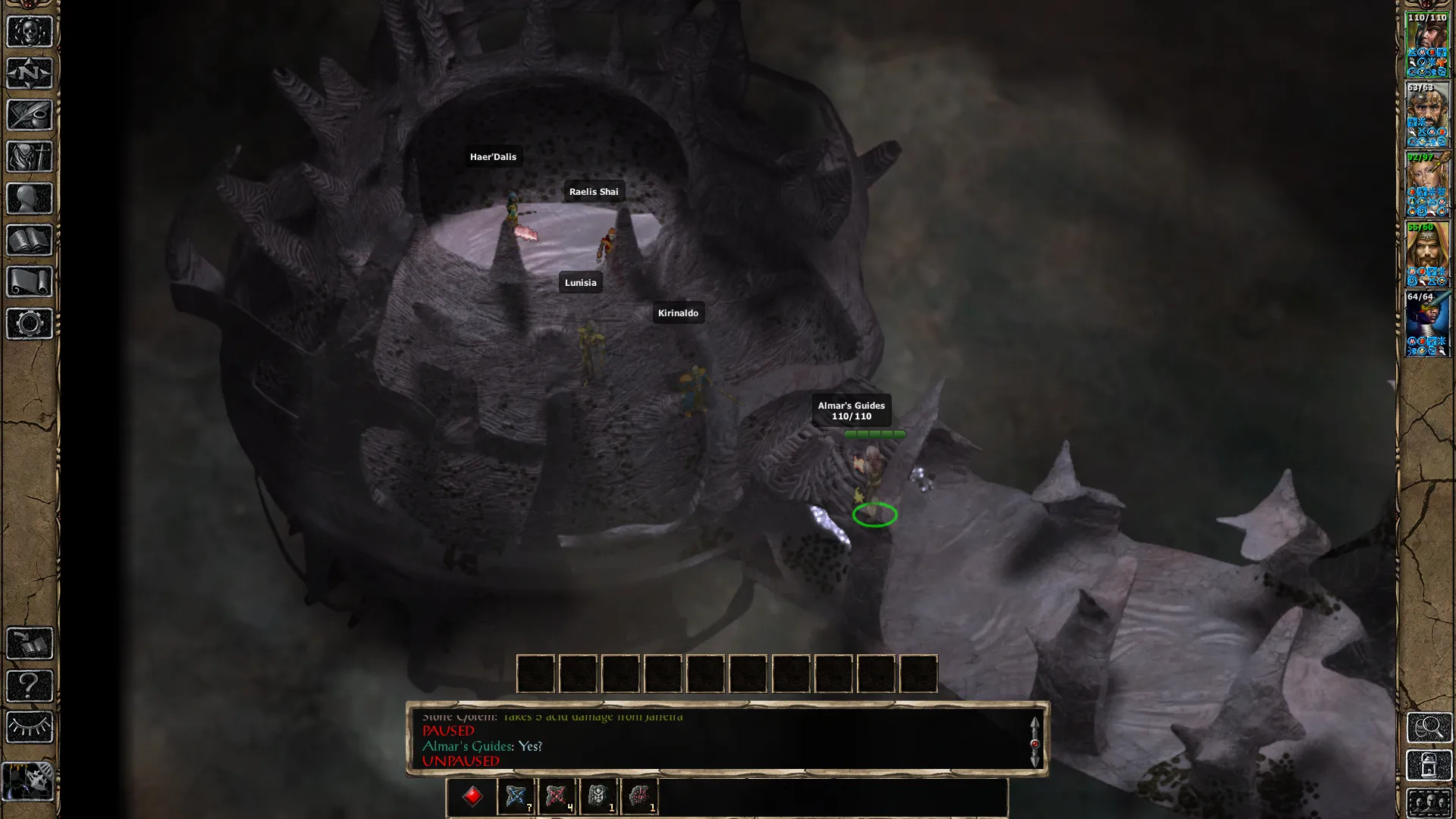Click the skull return-to-game button

click(30, 32)
